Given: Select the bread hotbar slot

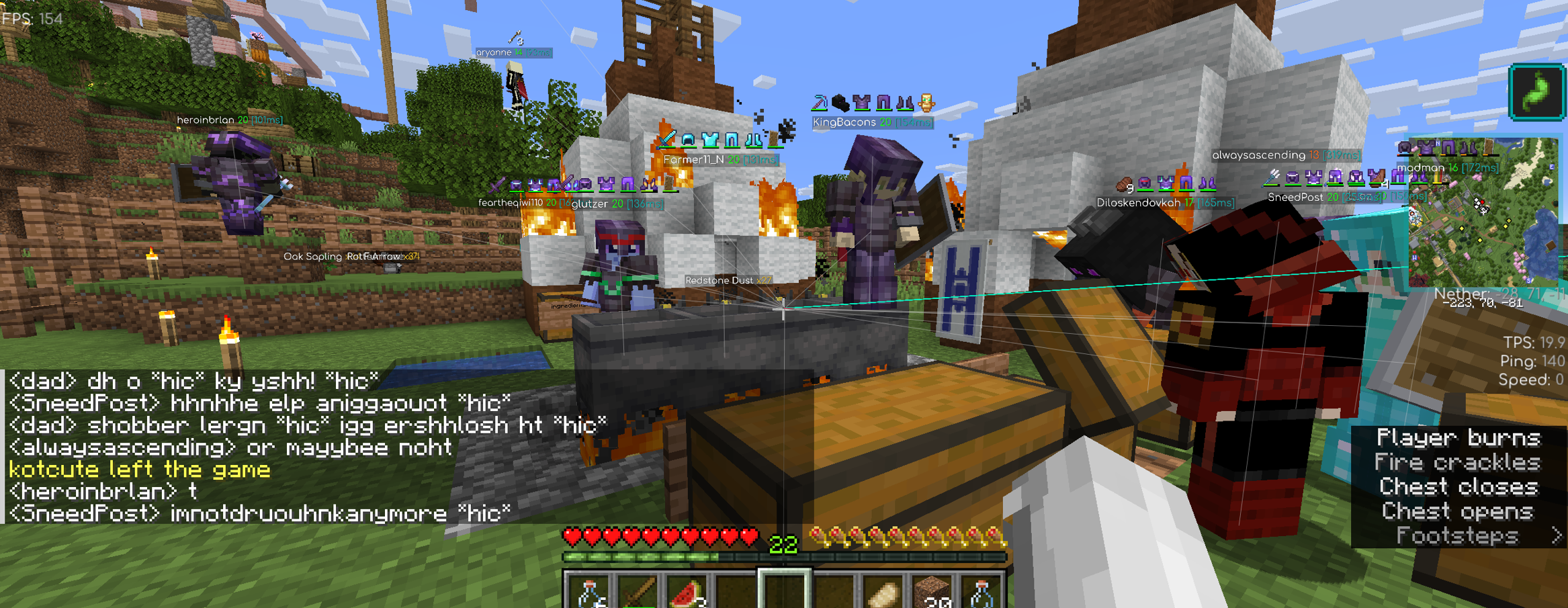Looking at the screenshot, I should pos(882,593).
